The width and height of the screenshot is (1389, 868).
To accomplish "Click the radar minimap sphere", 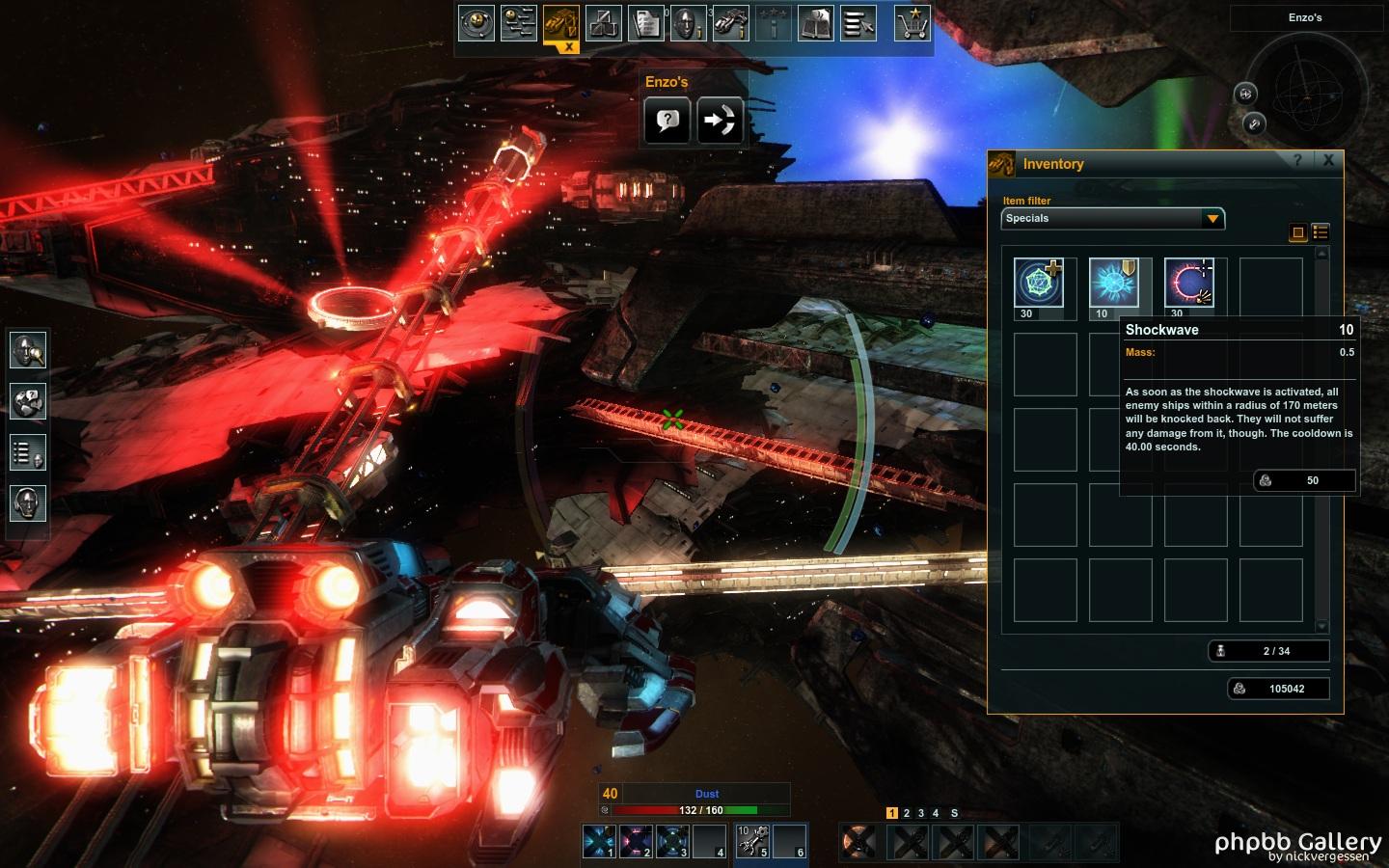I will 1307,94.
